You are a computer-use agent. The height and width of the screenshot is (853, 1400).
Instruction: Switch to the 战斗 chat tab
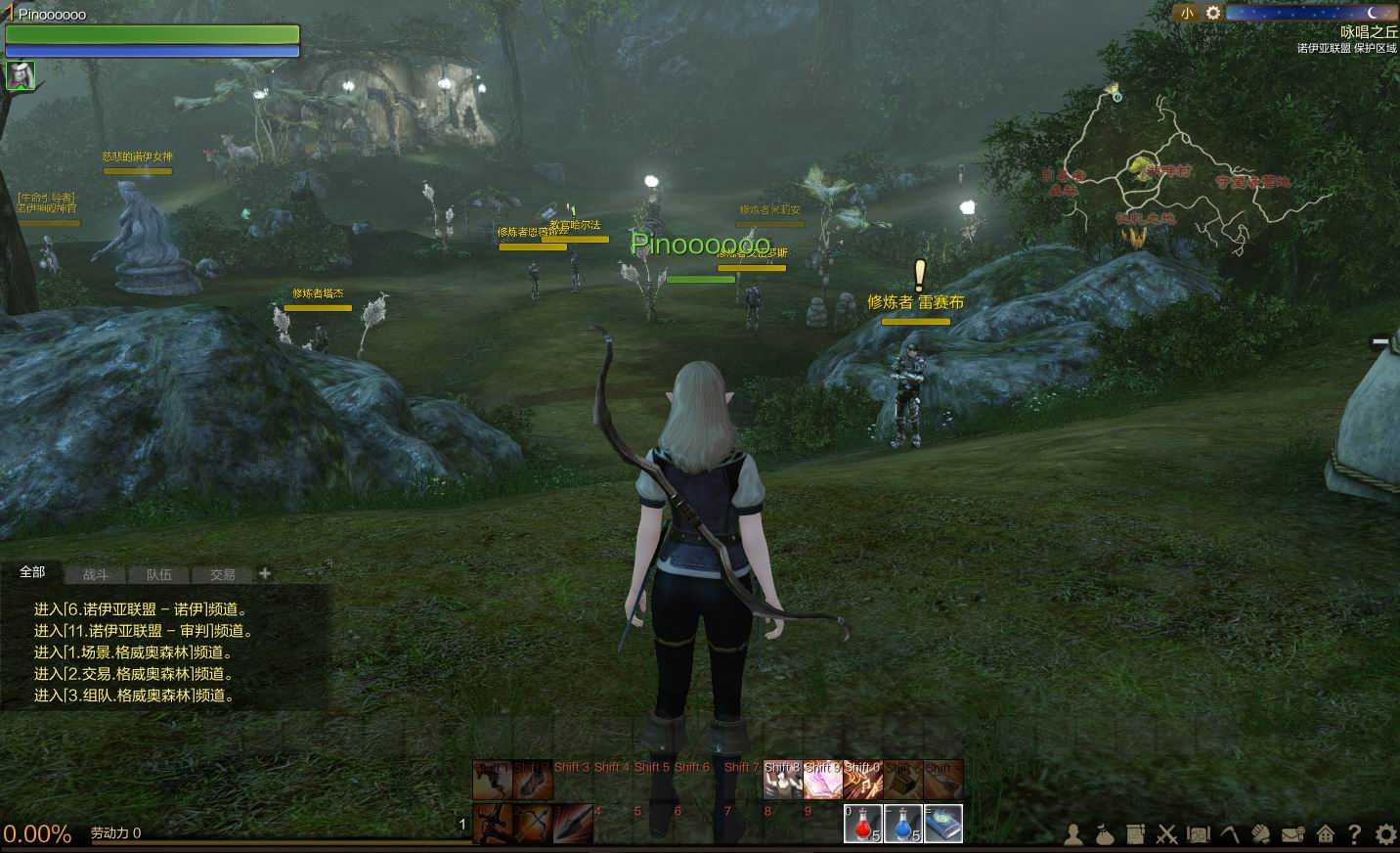96,575
